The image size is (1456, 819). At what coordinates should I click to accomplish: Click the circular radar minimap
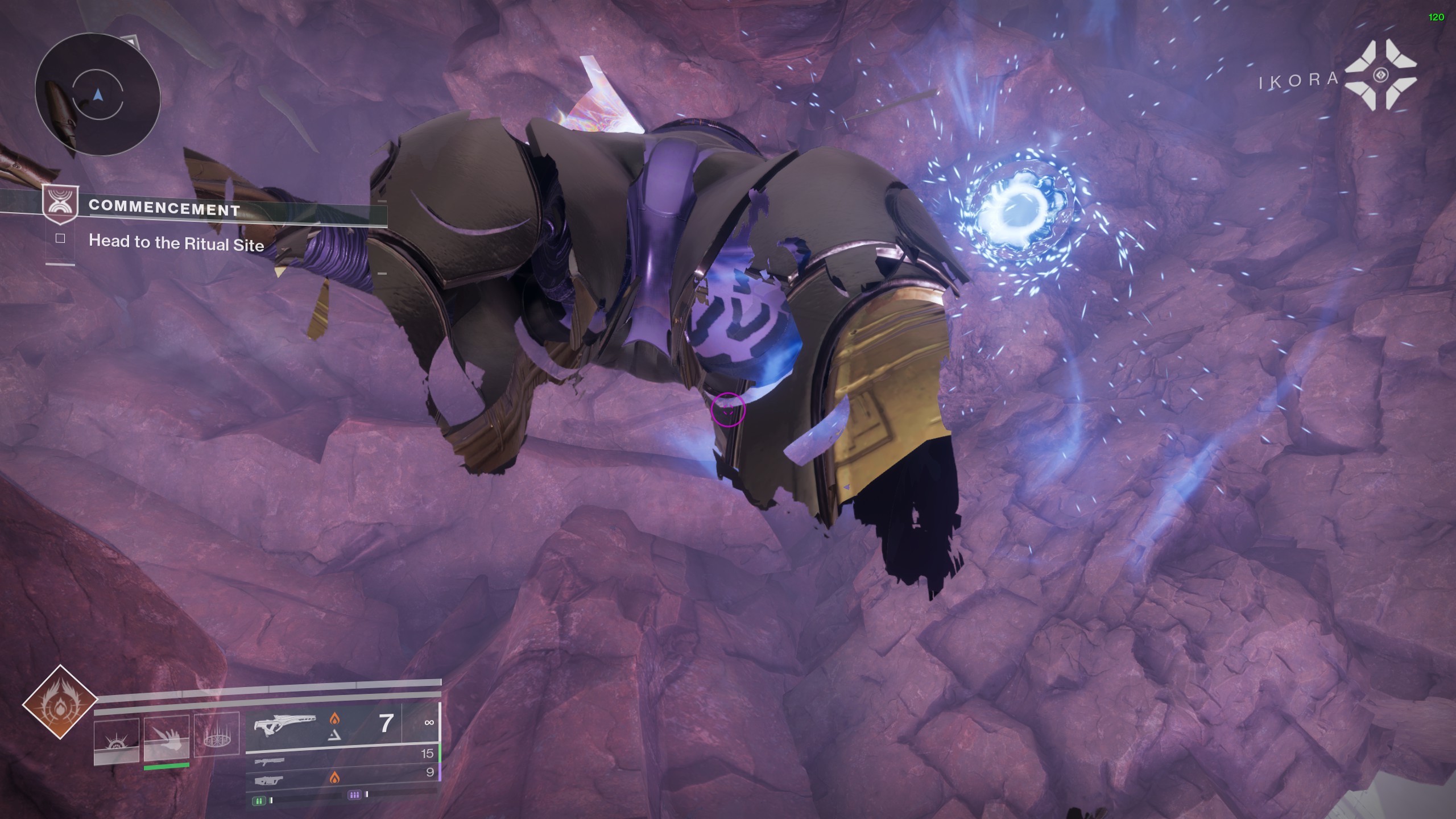pyautogui.click(x=98, y=94)
